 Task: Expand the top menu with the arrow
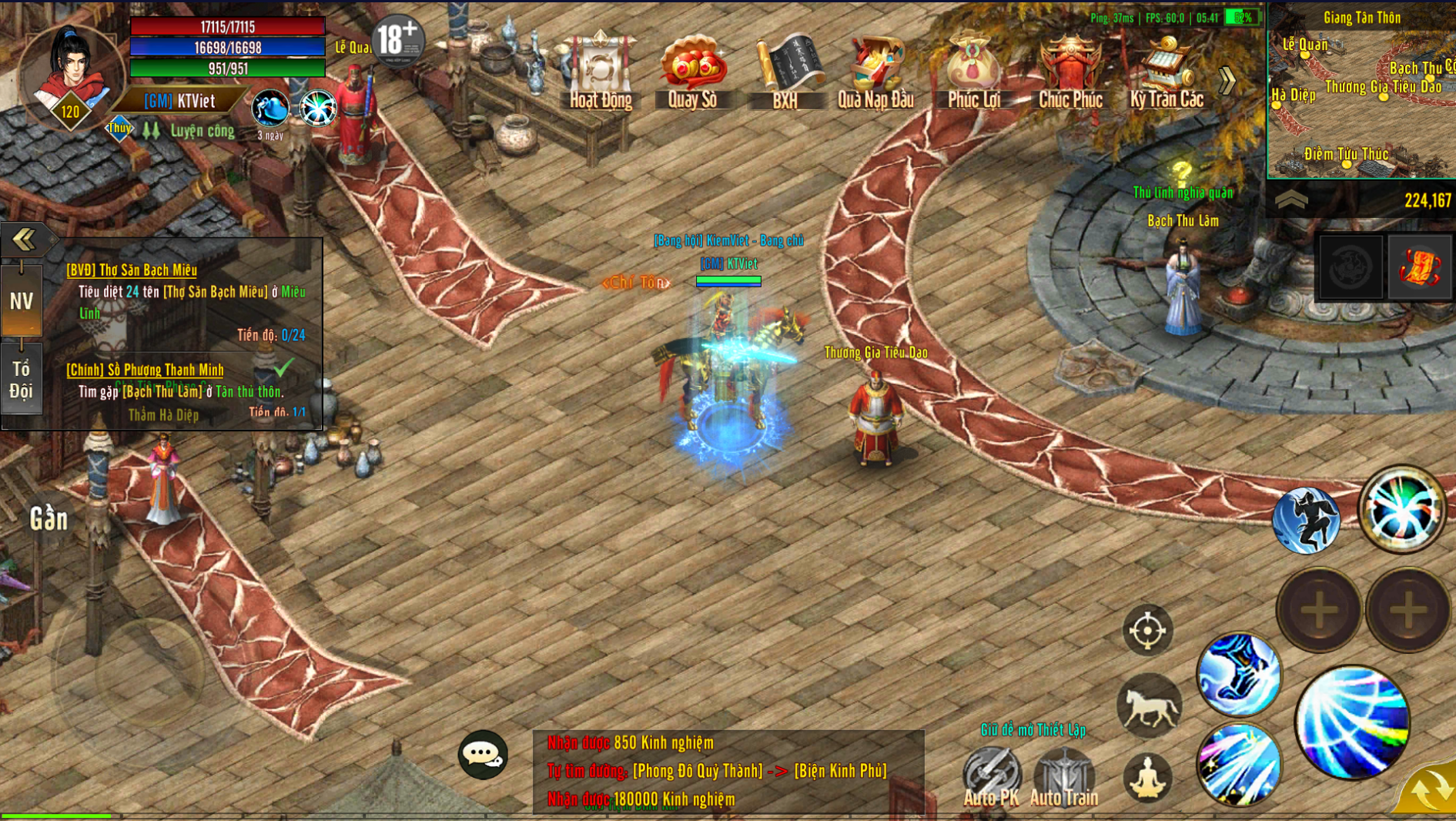click(1227, 80)
